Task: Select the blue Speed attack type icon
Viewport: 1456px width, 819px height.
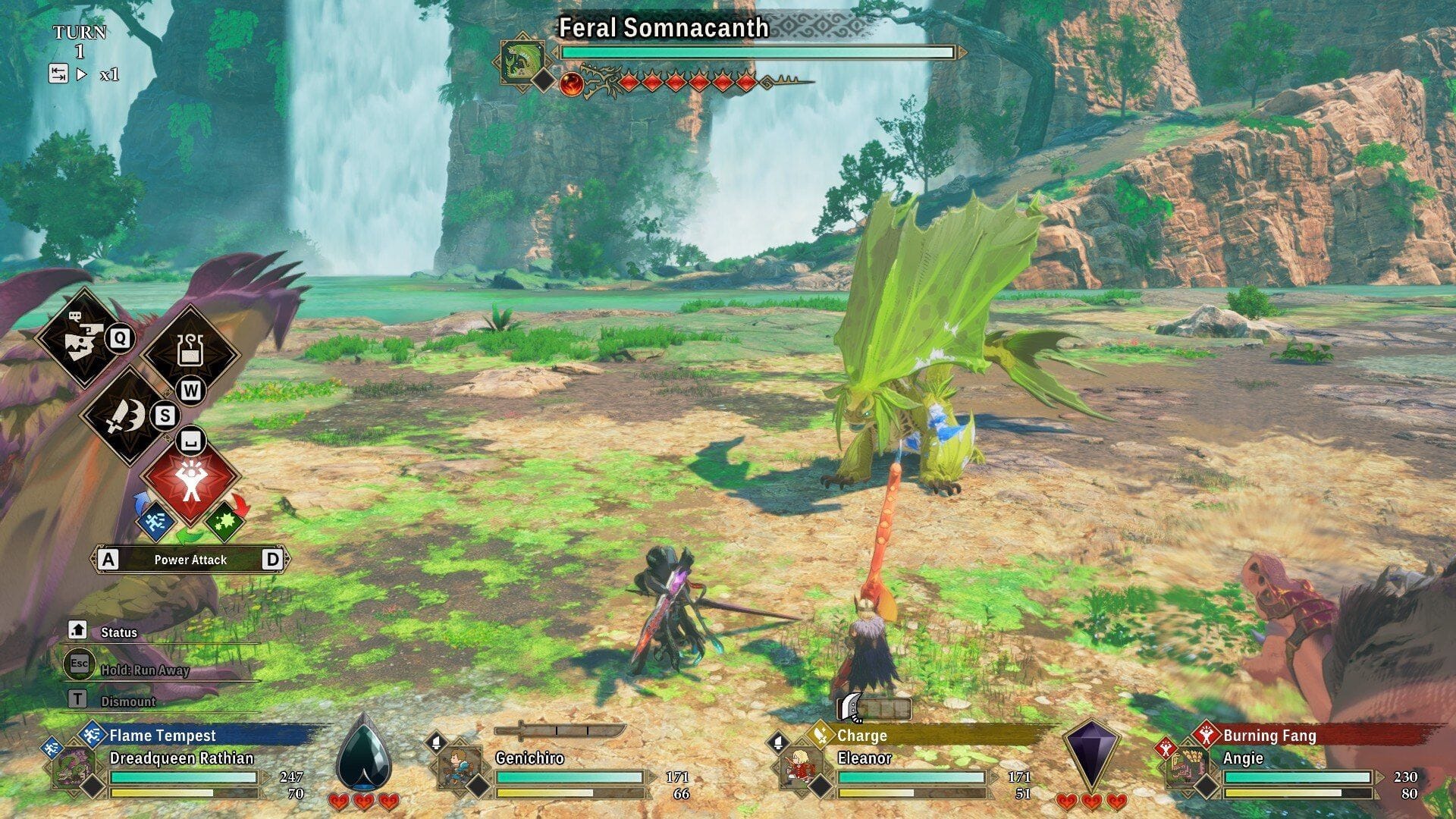Action: 155,522
